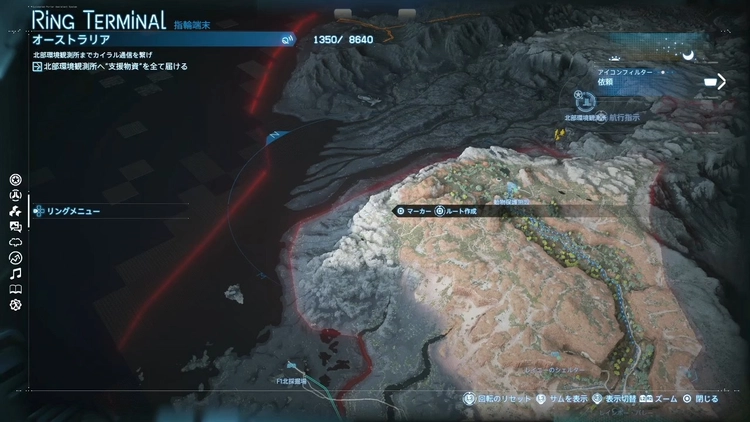Screen dimensions: 750x422
Task: Open the open-book sidebar icon
Action: click(15, 289)
